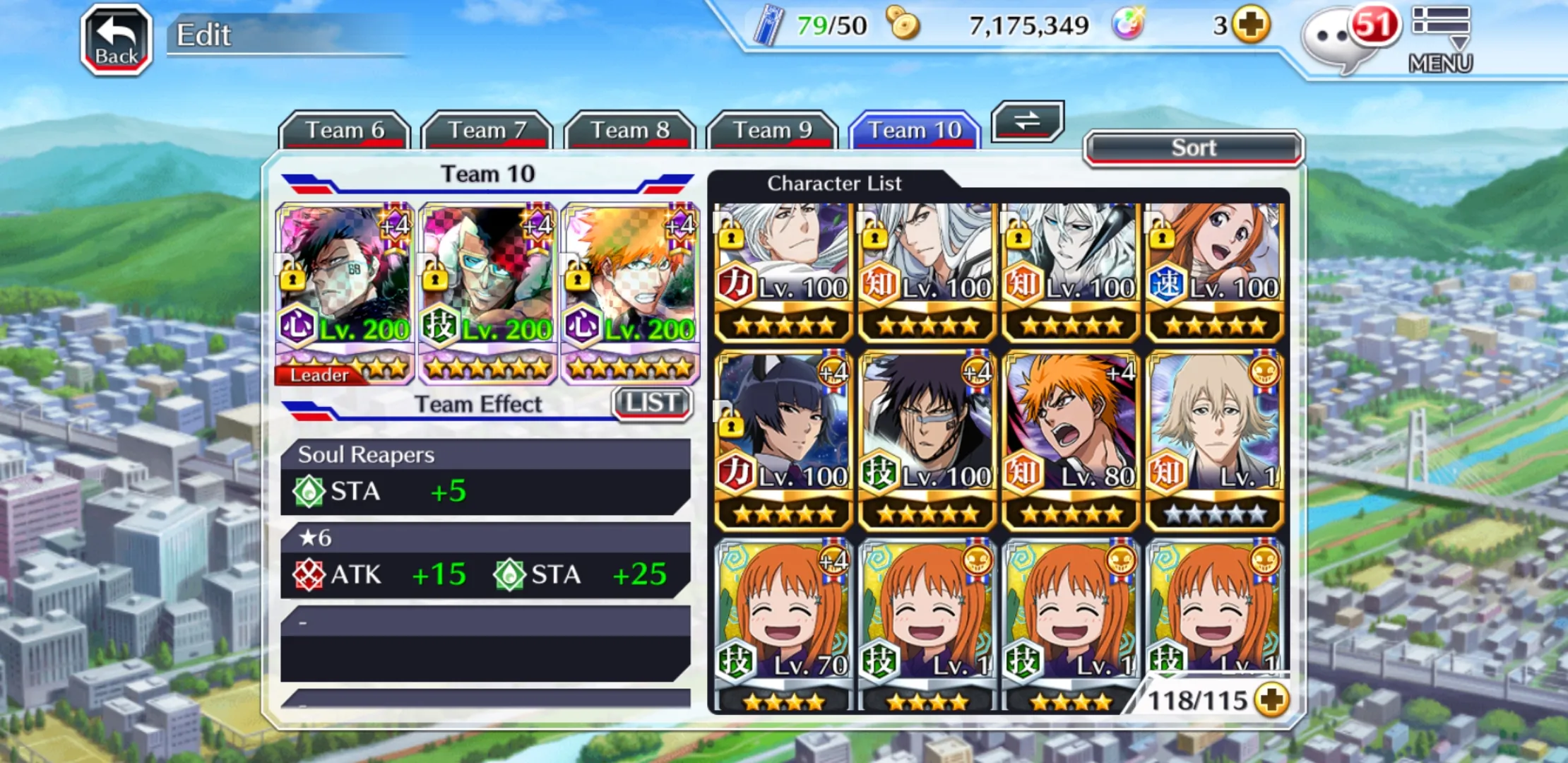Click the swap arrows button beside team tabs
Screen dimensions: 1568x763
1028,121
